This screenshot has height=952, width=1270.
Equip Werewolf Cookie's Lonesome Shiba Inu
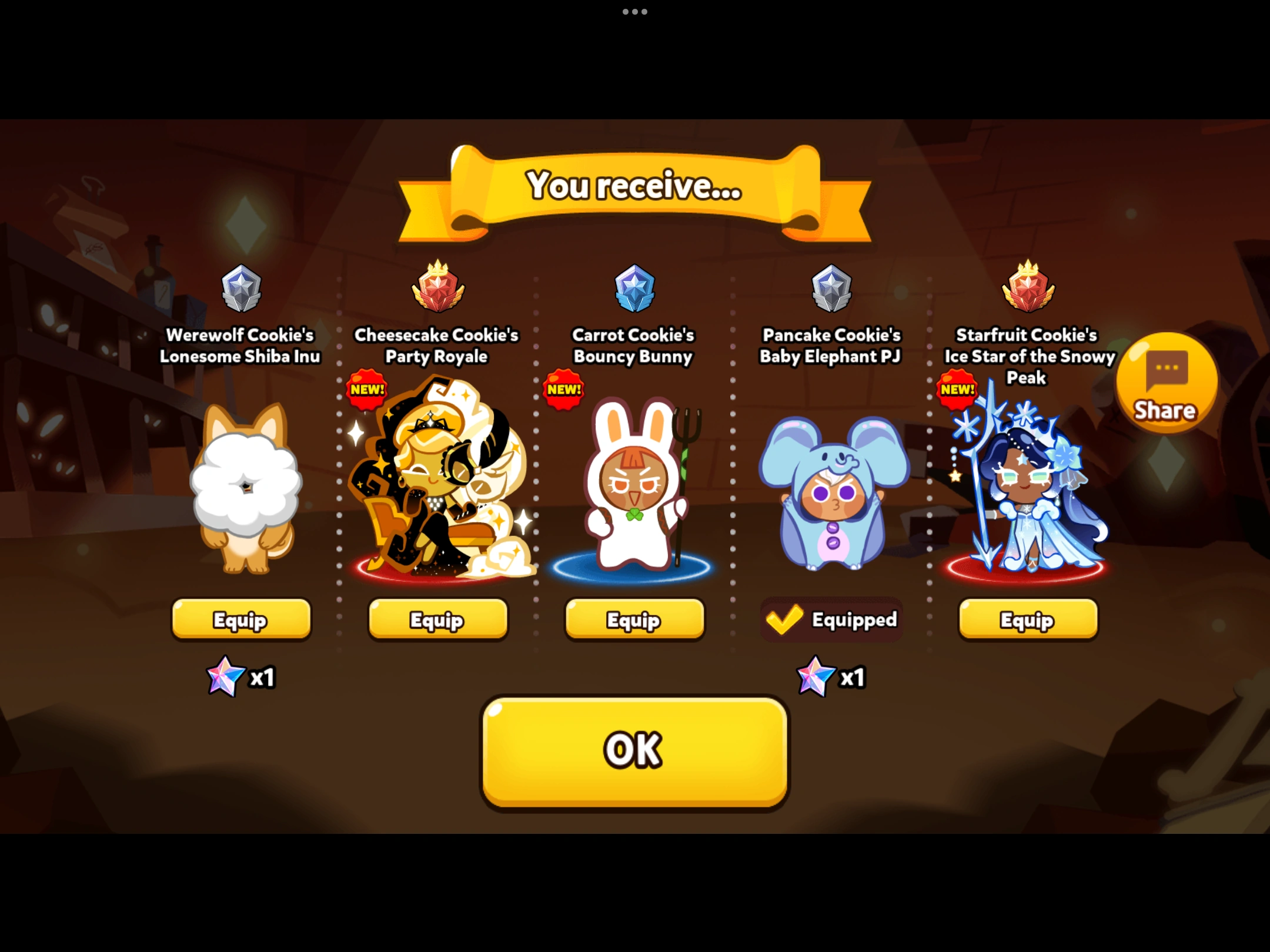(x=241, y=619)
